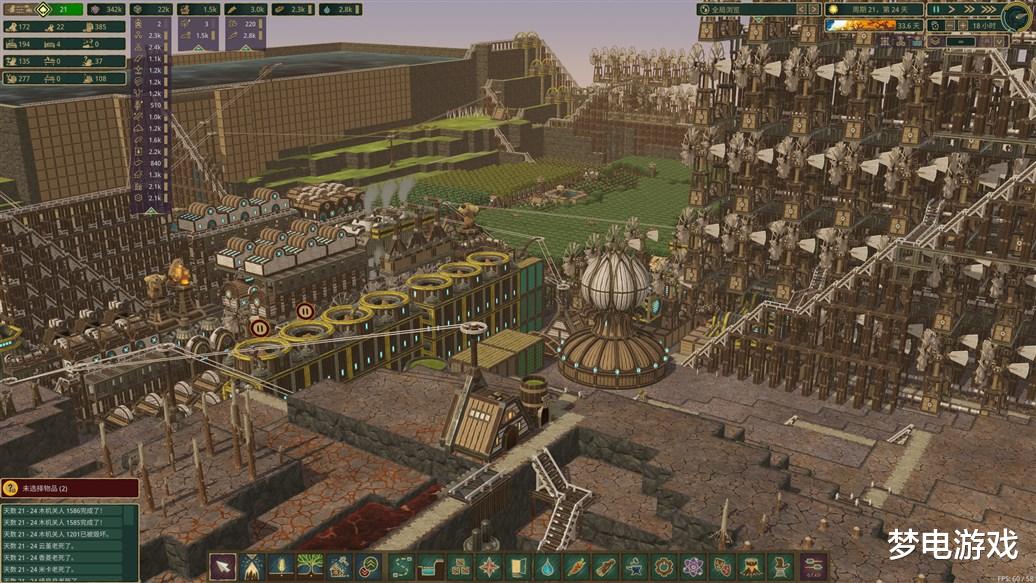This screenshot has width=1036, height=583.
Task: Open the demolish buildings tool
Action: pyautogui.click(x=339, y=566)
